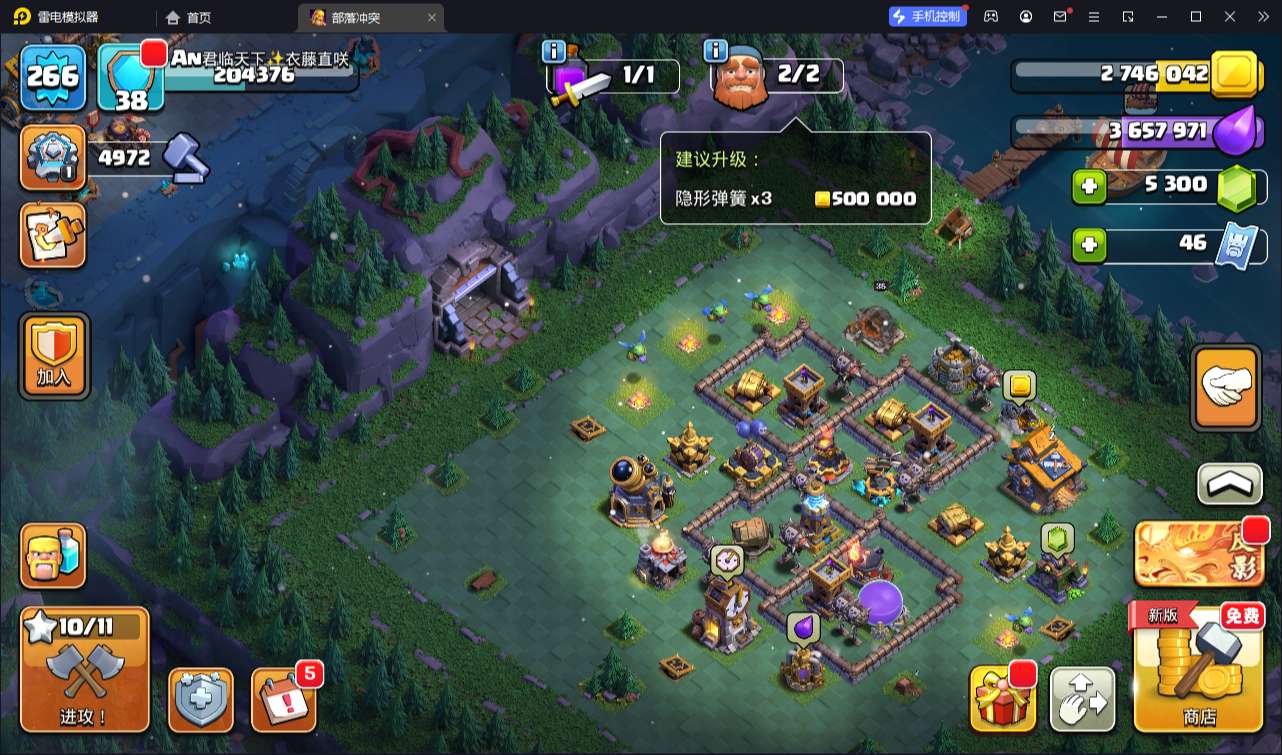Open the Shop with hammer and coins

(x=1197, y=668)
